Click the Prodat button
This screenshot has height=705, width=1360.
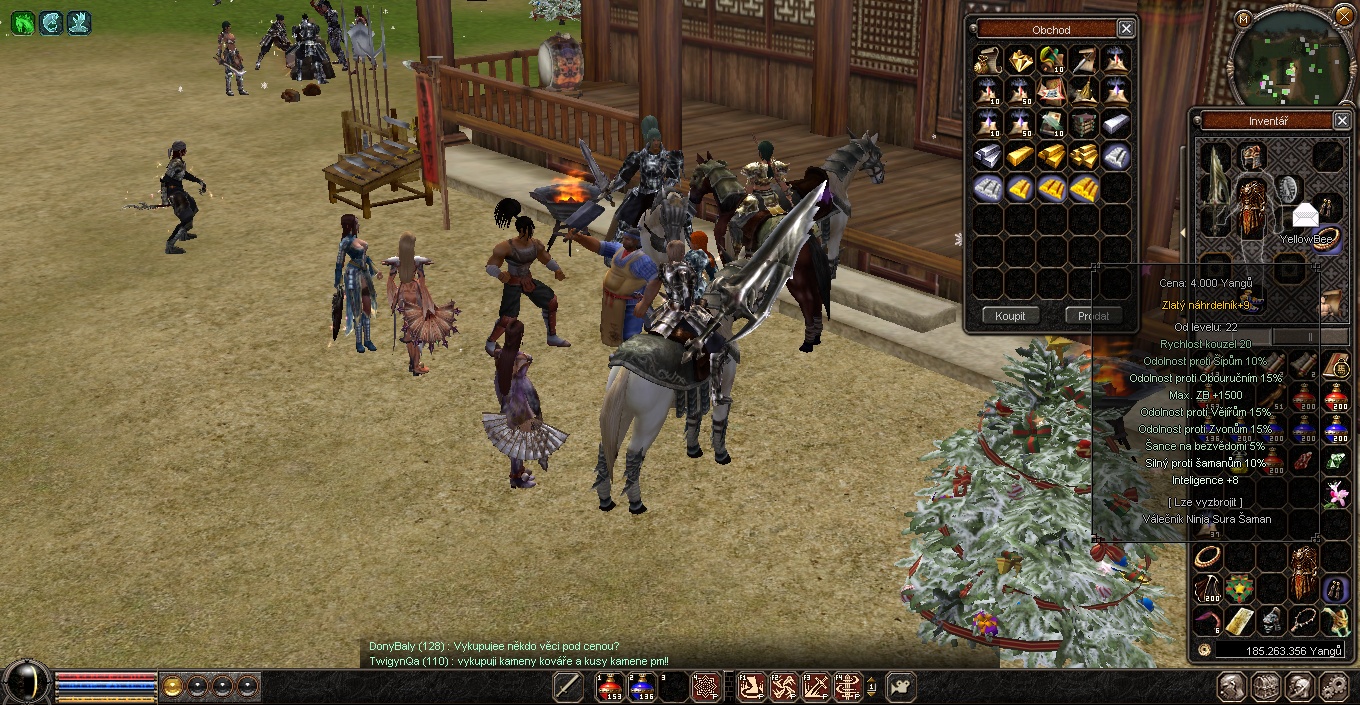[1093, 316]
